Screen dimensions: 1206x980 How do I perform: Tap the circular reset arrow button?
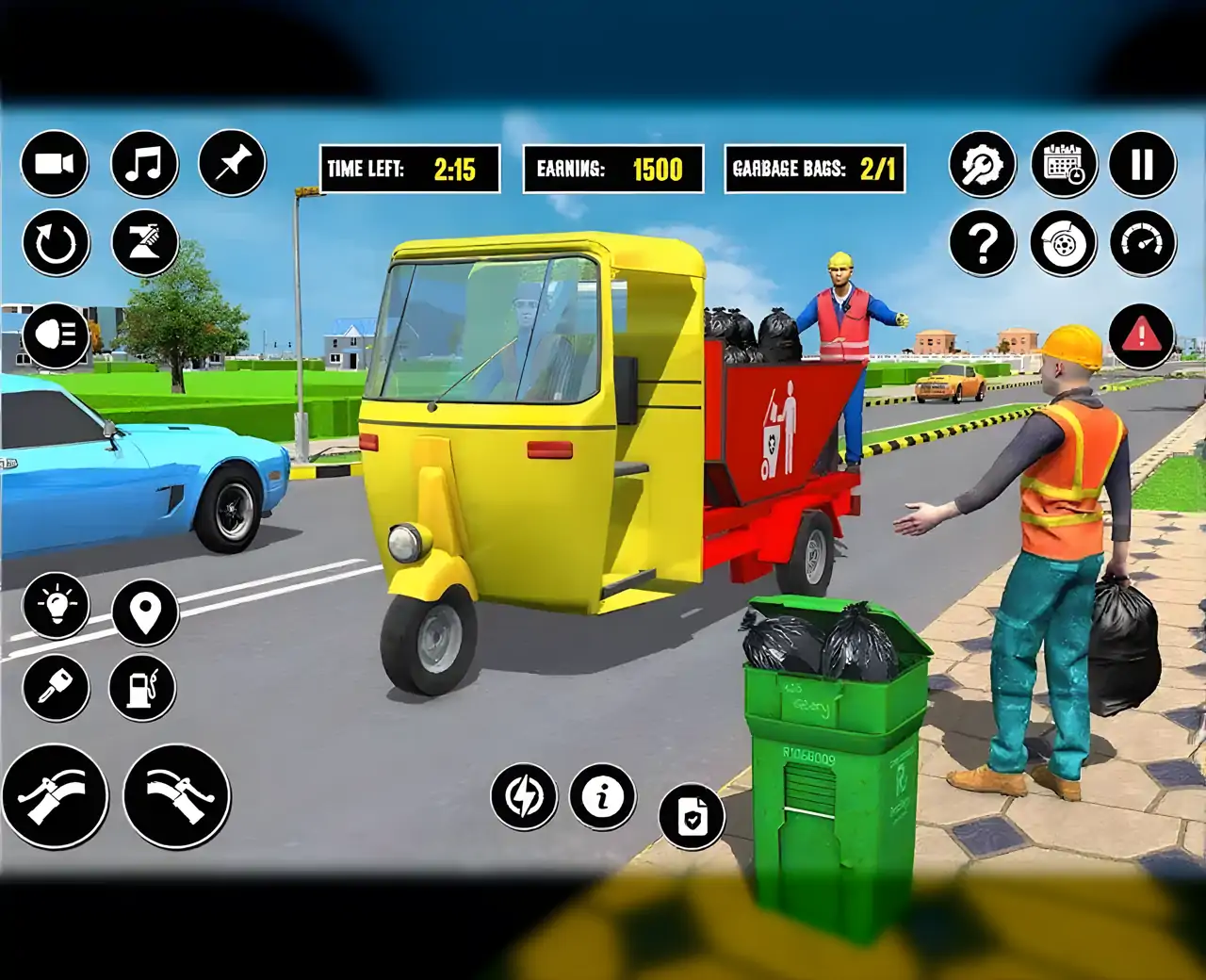pos(55,243)
